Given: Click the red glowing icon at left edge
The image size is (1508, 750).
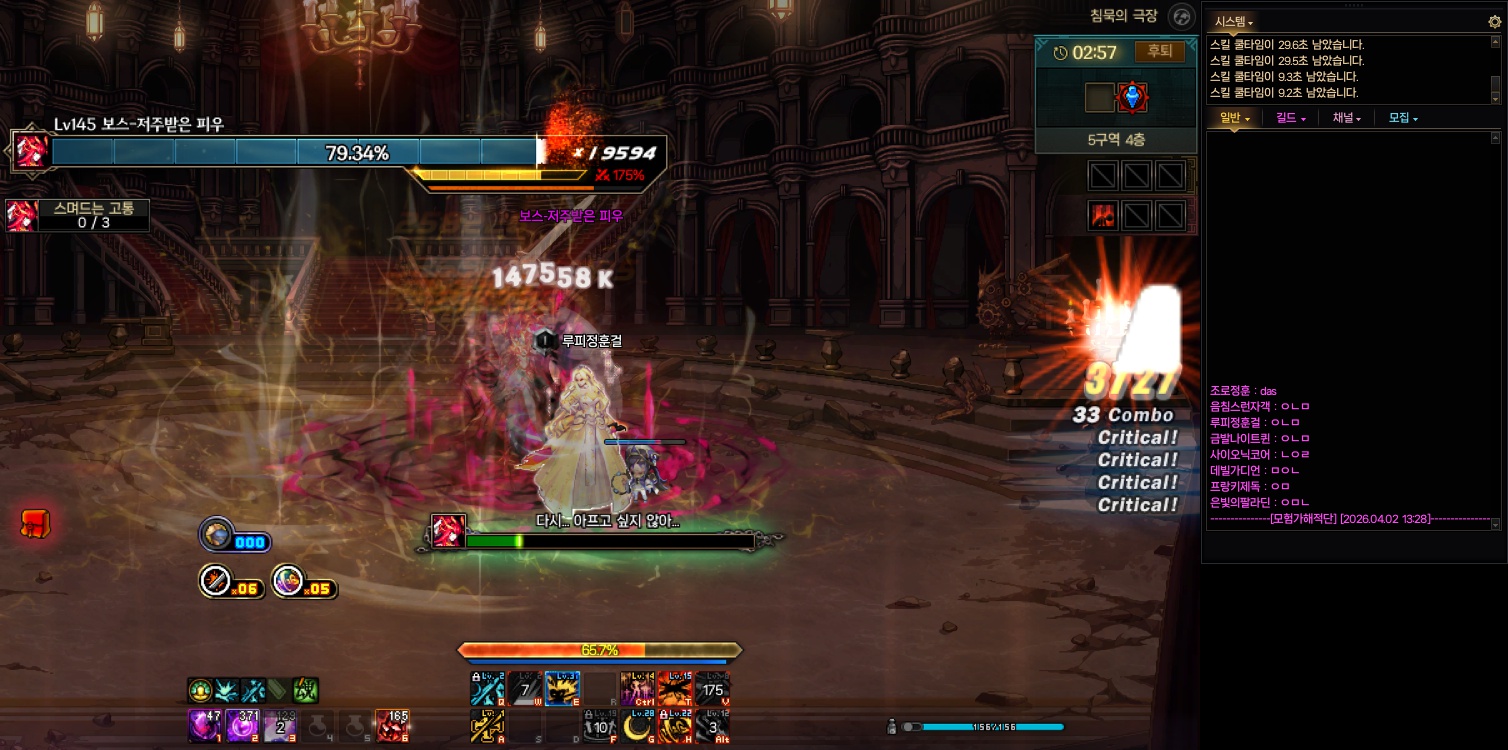Looking at the screenshot, I should pyautogui.click(x=35, y=523).
